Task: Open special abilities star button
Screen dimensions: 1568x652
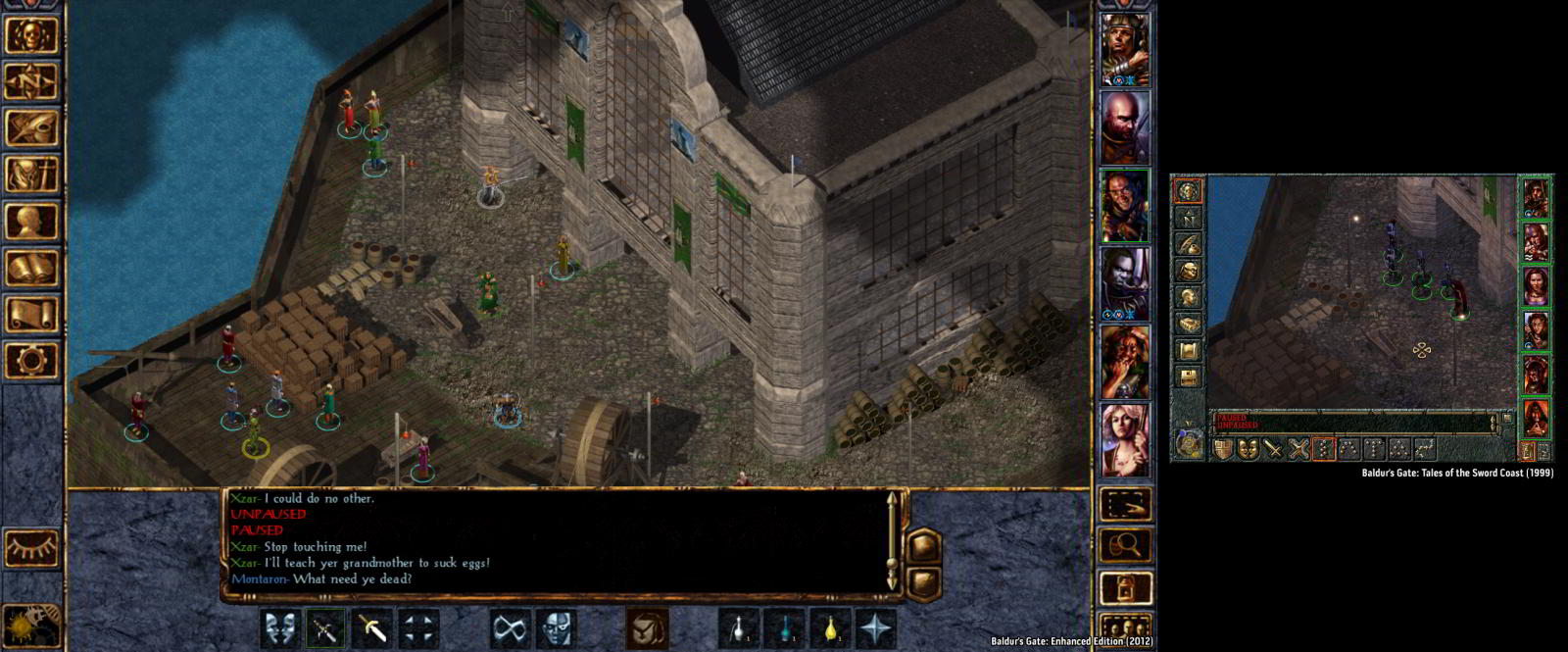Action: tap(875, 628)
